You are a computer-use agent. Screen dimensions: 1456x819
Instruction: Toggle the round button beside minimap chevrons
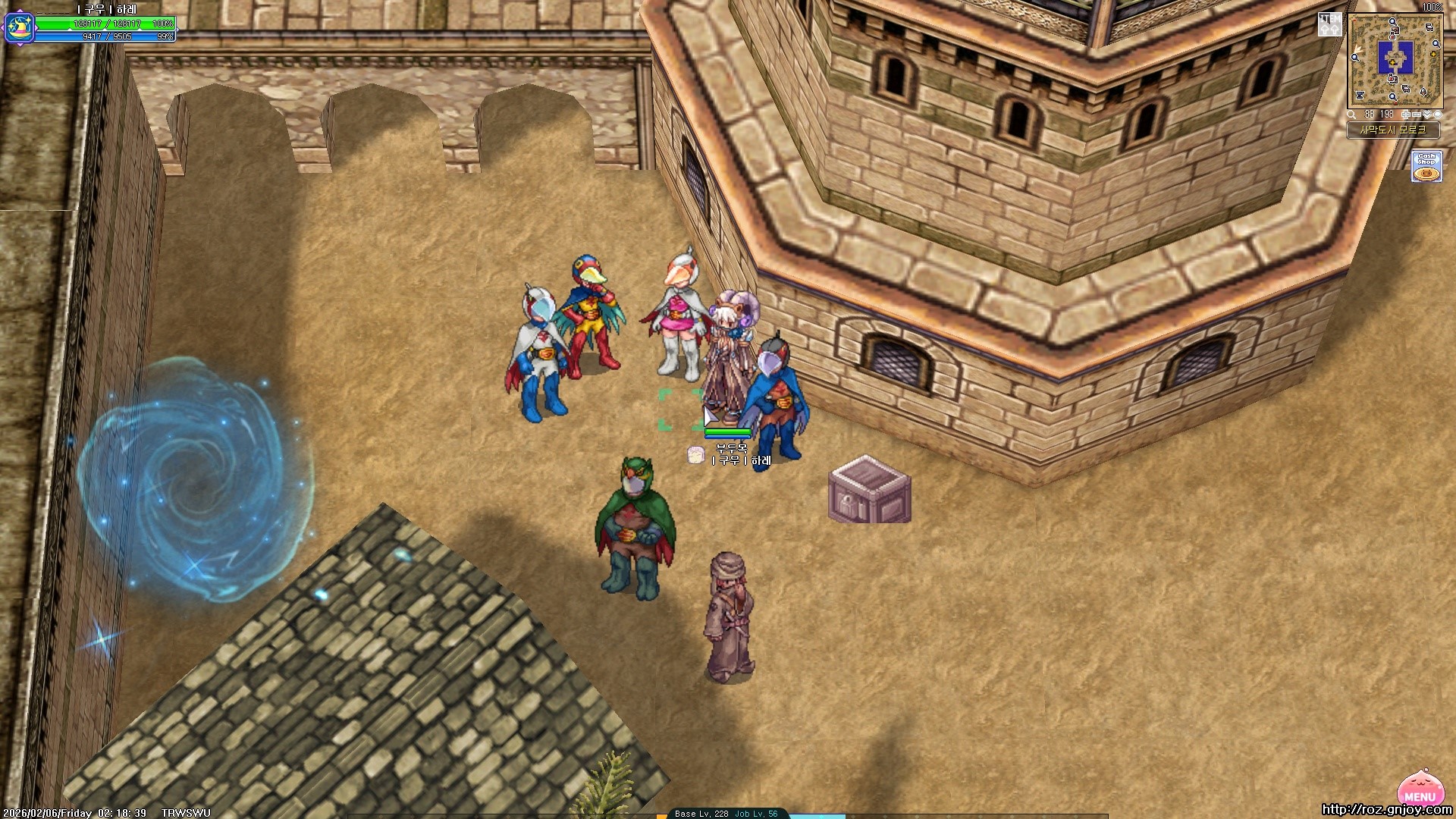[x=1437, y=115]
